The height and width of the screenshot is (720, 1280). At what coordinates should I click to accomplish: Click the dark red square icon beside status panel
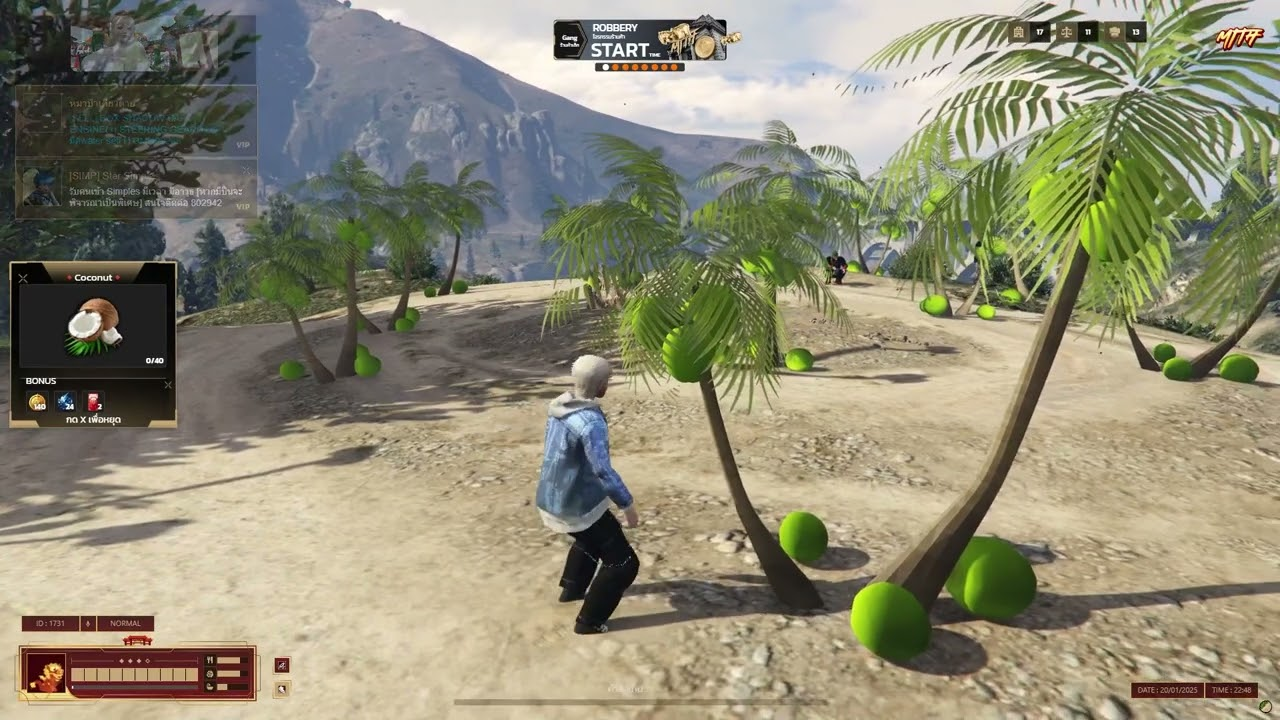(x=282, y=665)
